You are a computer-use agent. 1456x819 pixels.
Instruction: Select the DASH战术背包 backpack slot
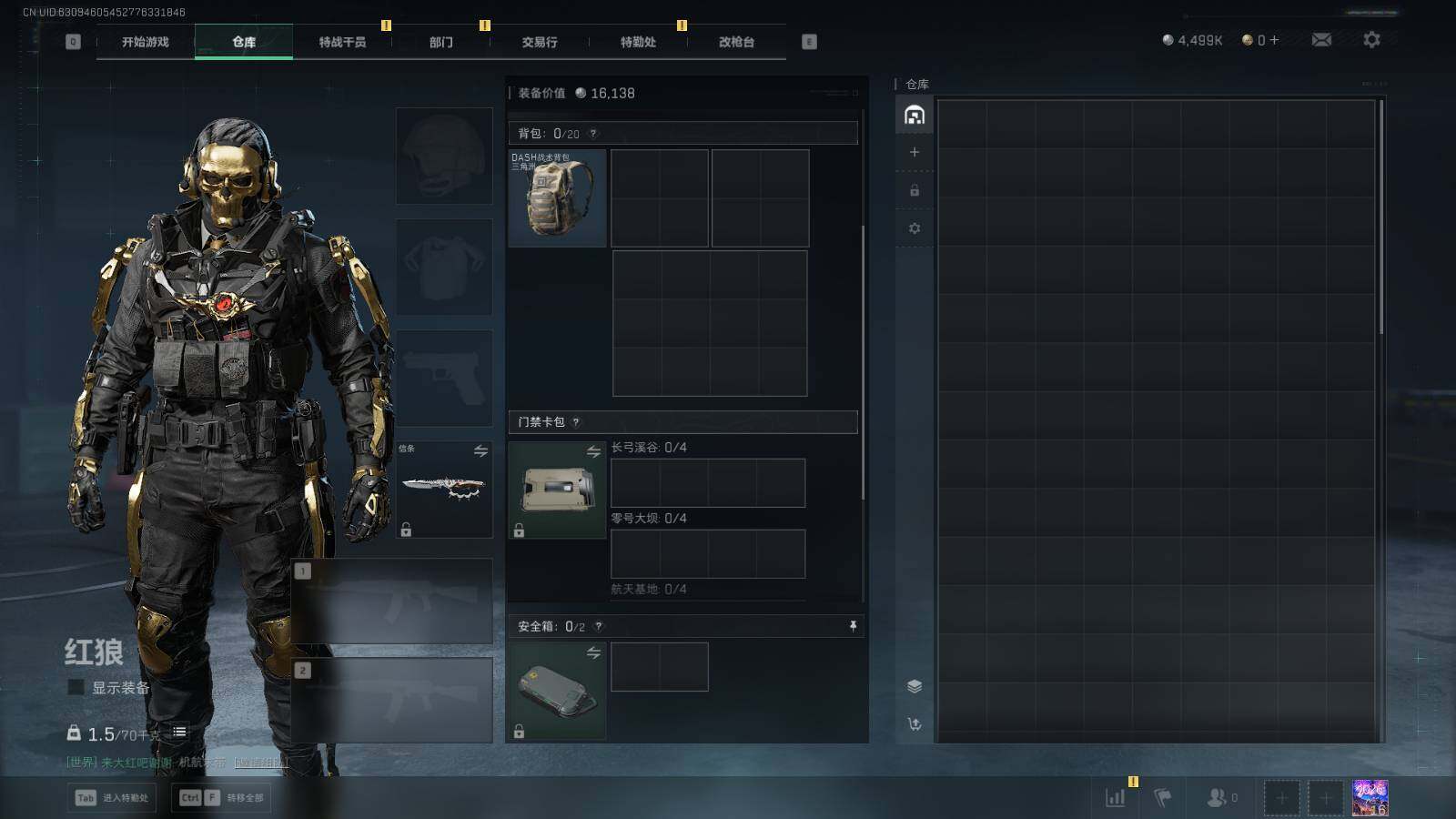(x=557, y=198)
